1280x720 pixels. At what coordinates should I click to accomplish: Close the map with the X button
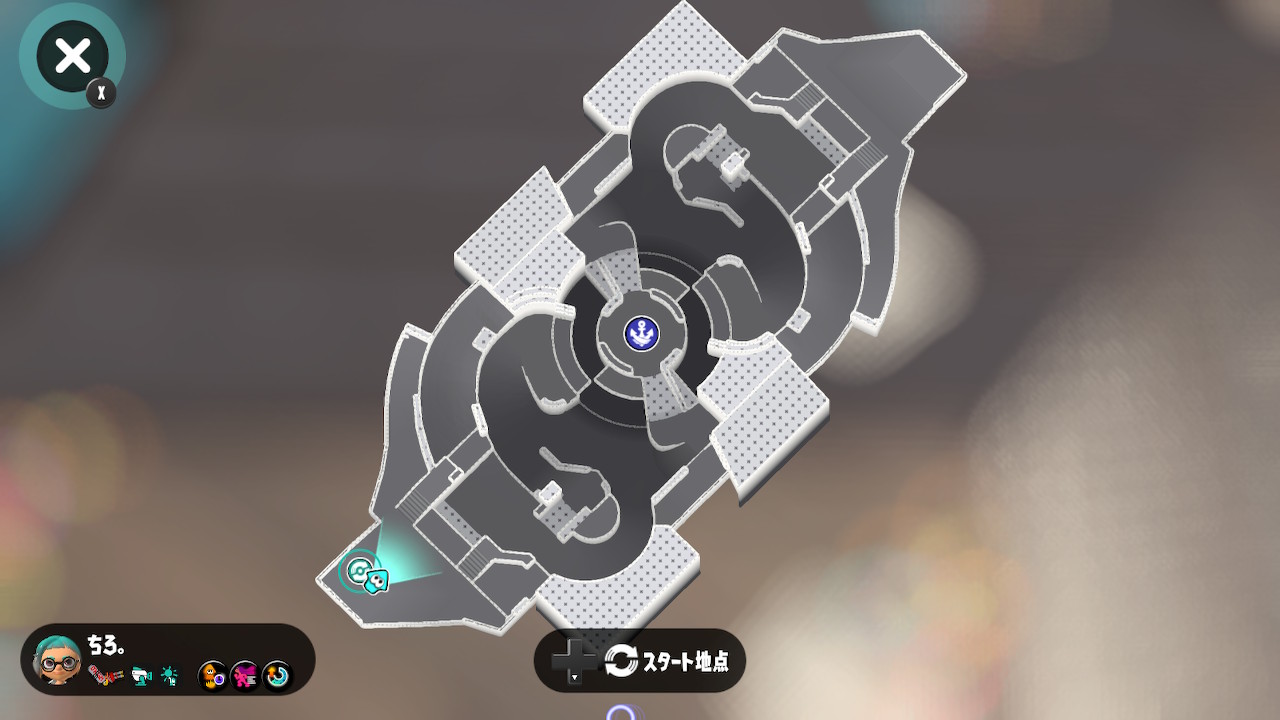coord(72,56)
